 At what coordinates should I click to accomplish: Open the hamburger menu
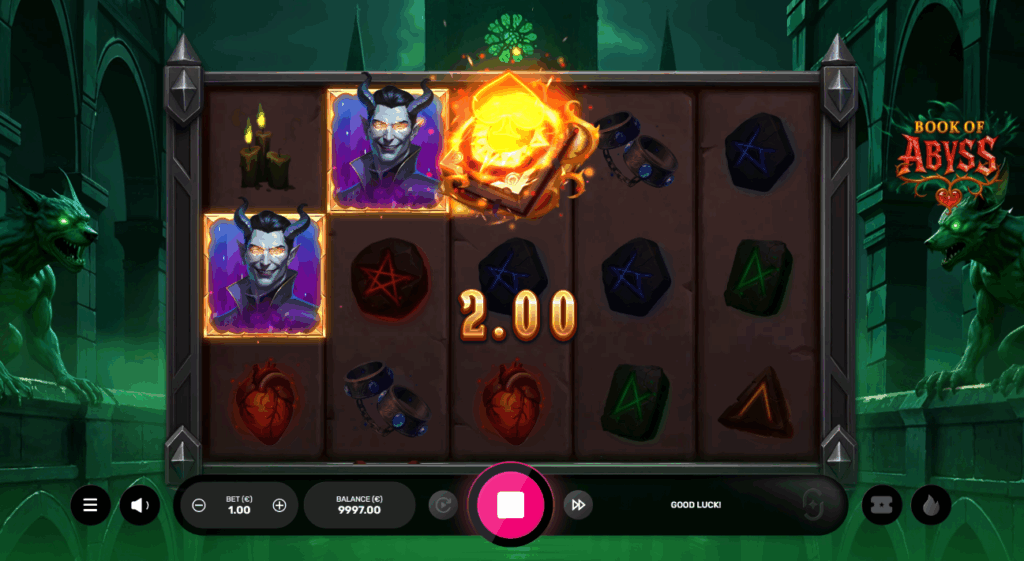pyautogui.click(x=90, y=505)
